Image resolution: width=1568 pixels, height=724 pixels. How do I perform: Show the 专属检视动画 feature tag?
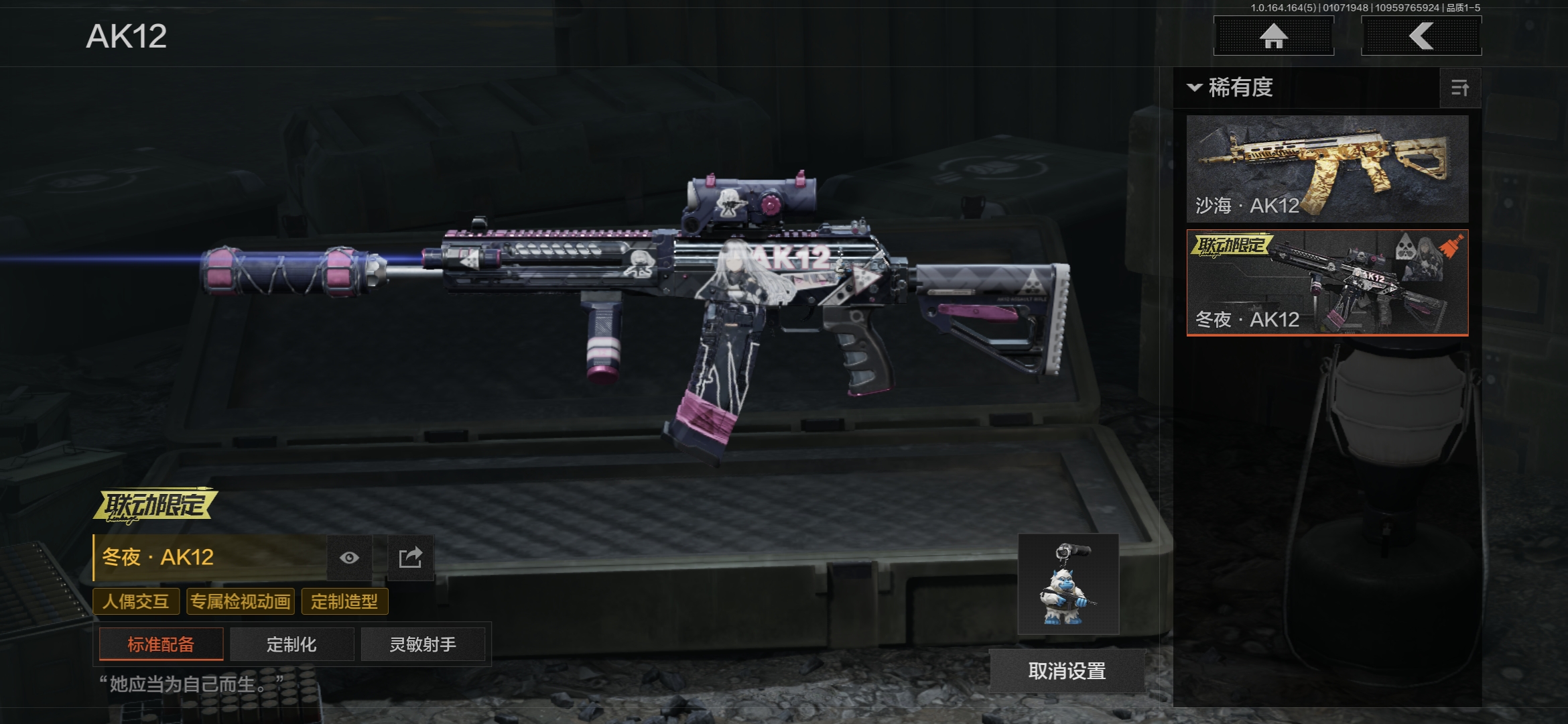point(241,601)
